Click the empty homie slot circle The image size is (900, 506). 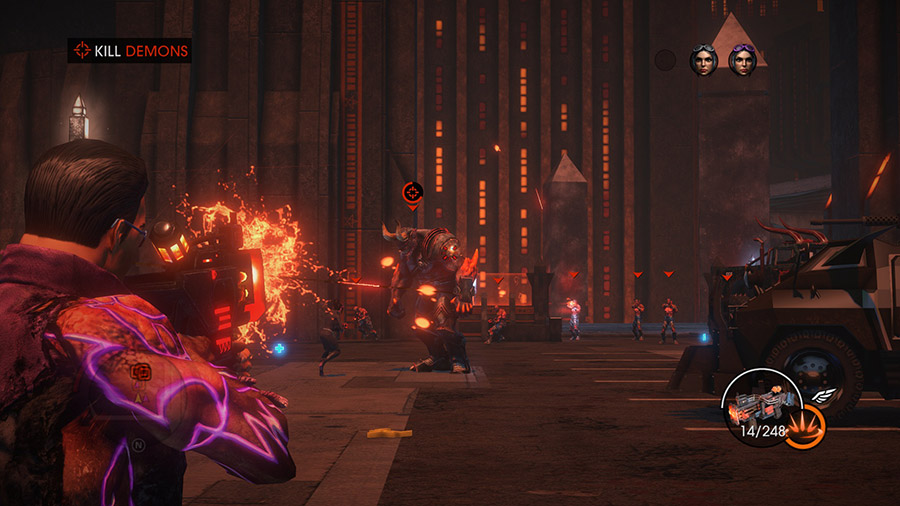pos(666,61)
